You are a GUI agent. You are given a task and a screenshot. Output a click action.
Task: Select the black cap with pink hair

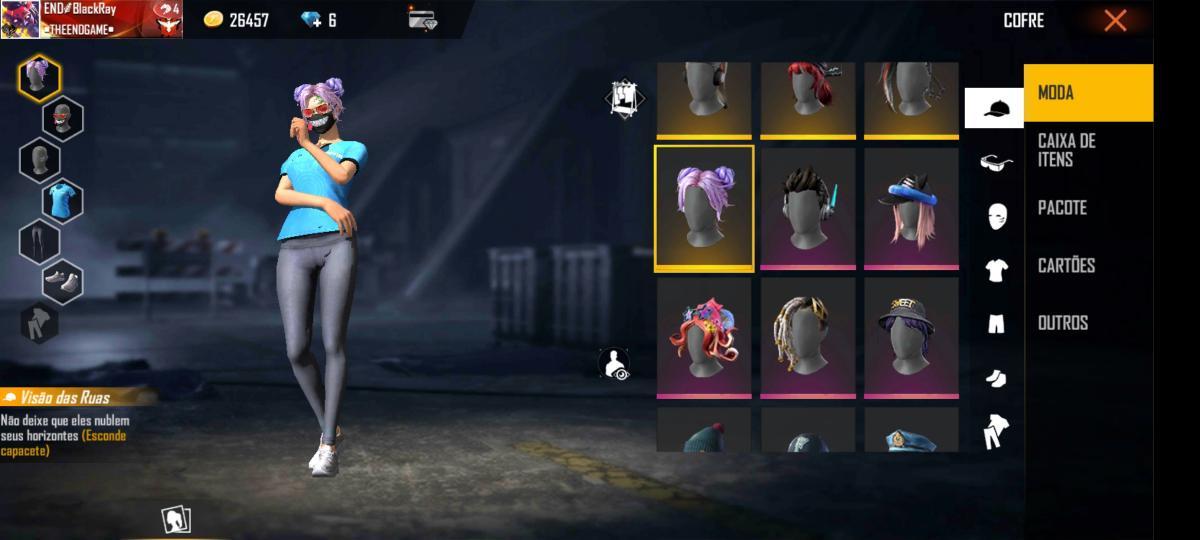(911, 208)
